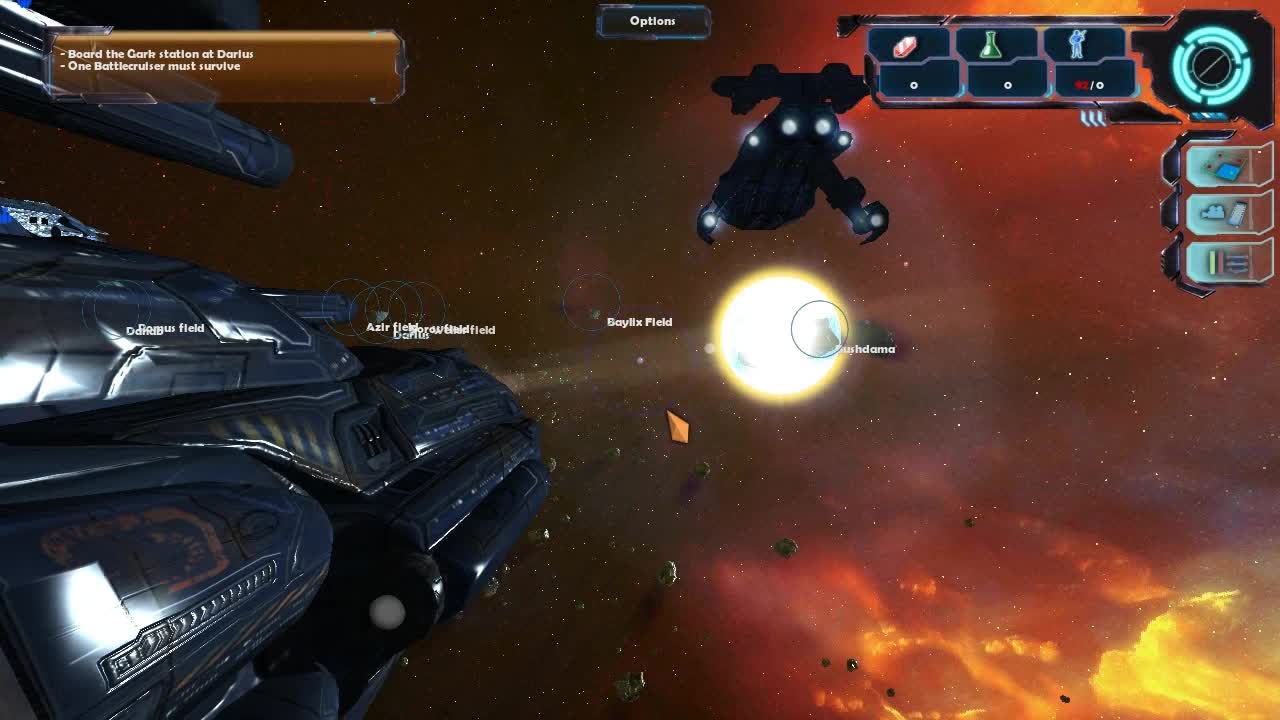Select the Baylix Field label
The image size is (1280, 720).
[640, 321]
